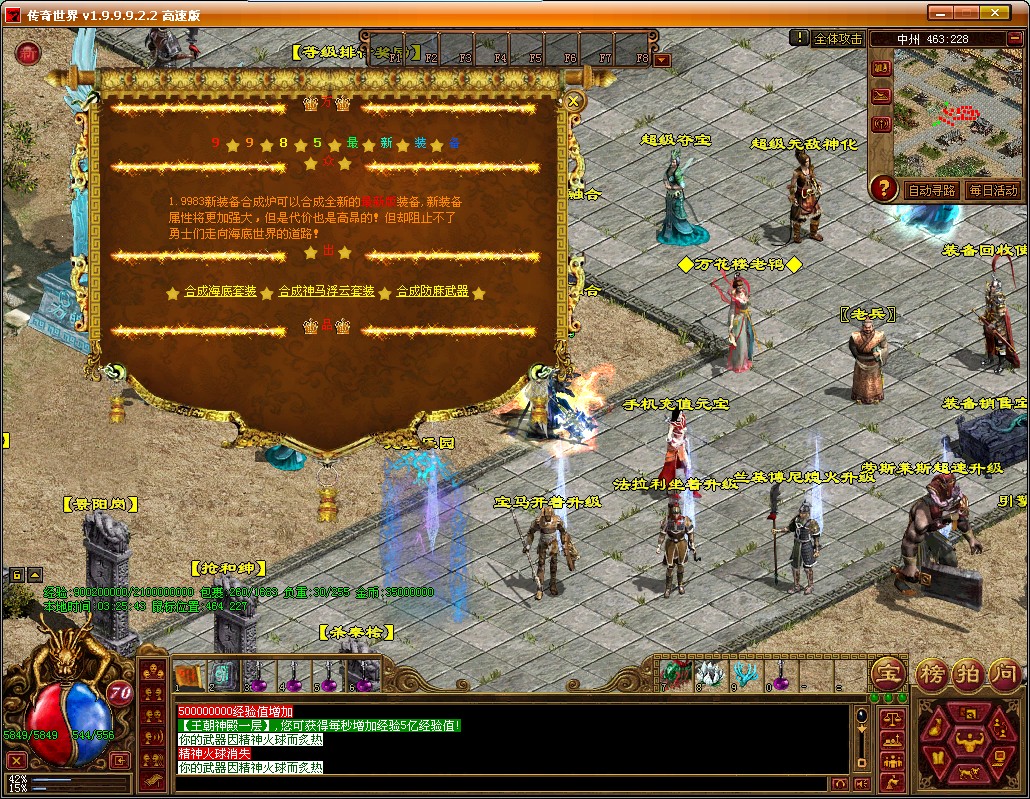The width and height of the screenshot is (1030, 799).
Task: Click the 问 help button
Action: 1004,674
